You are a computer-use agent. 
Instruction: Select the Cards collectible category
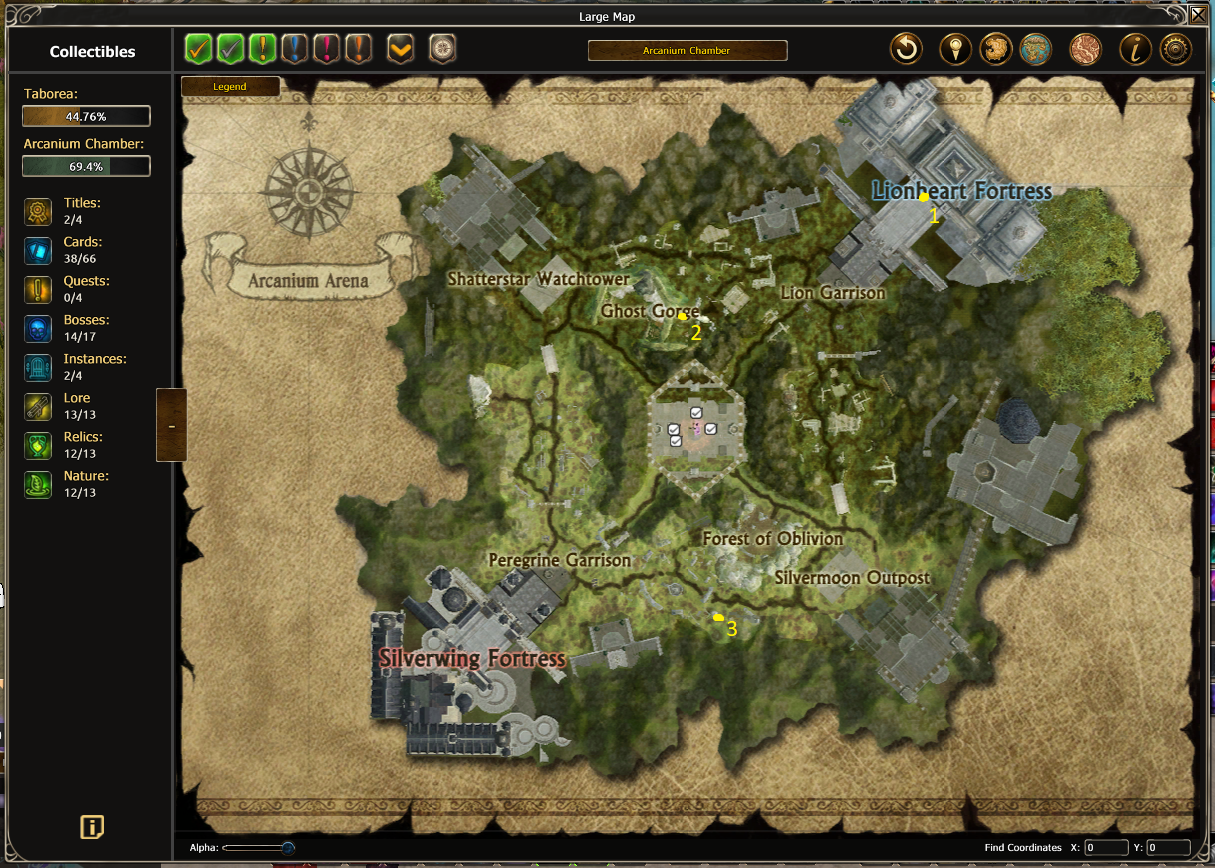tap(38, 250)
